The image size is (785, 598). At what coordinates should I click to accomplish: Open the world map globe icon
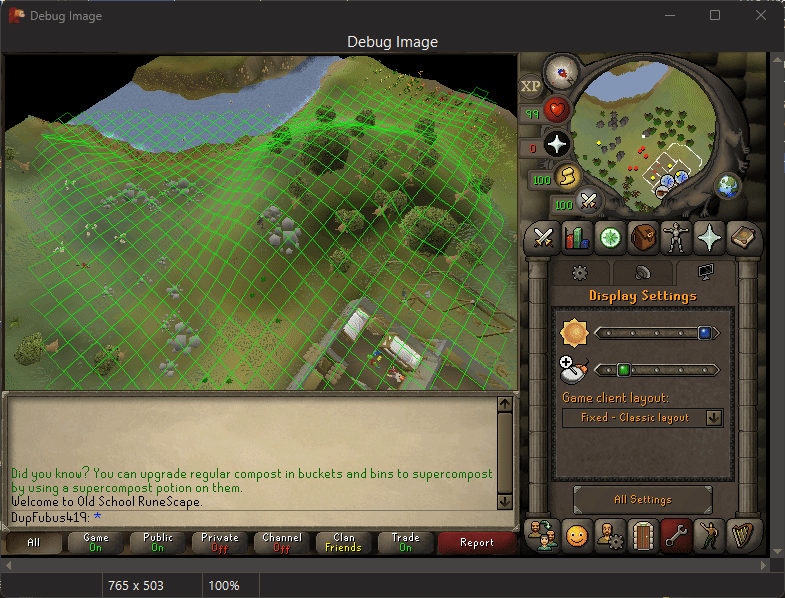[728, 186]
